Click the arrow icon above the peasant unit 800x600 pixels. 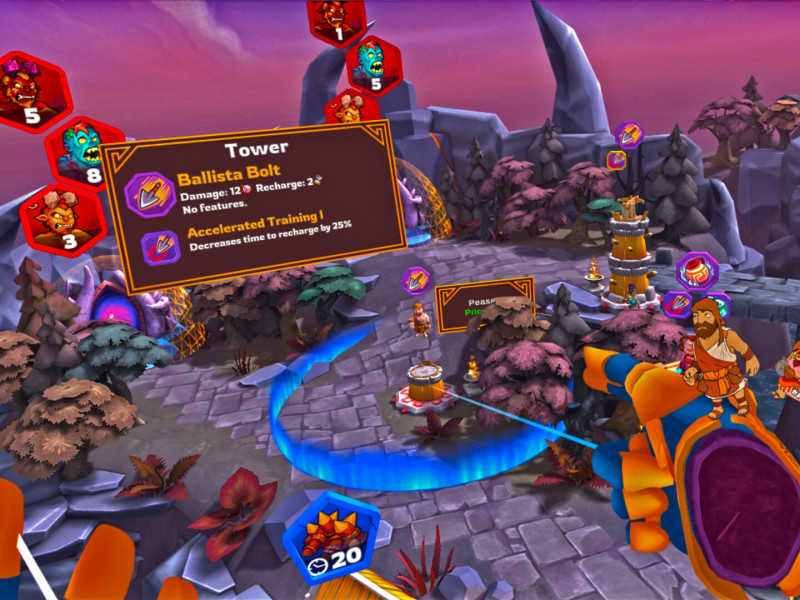point(416,281)
